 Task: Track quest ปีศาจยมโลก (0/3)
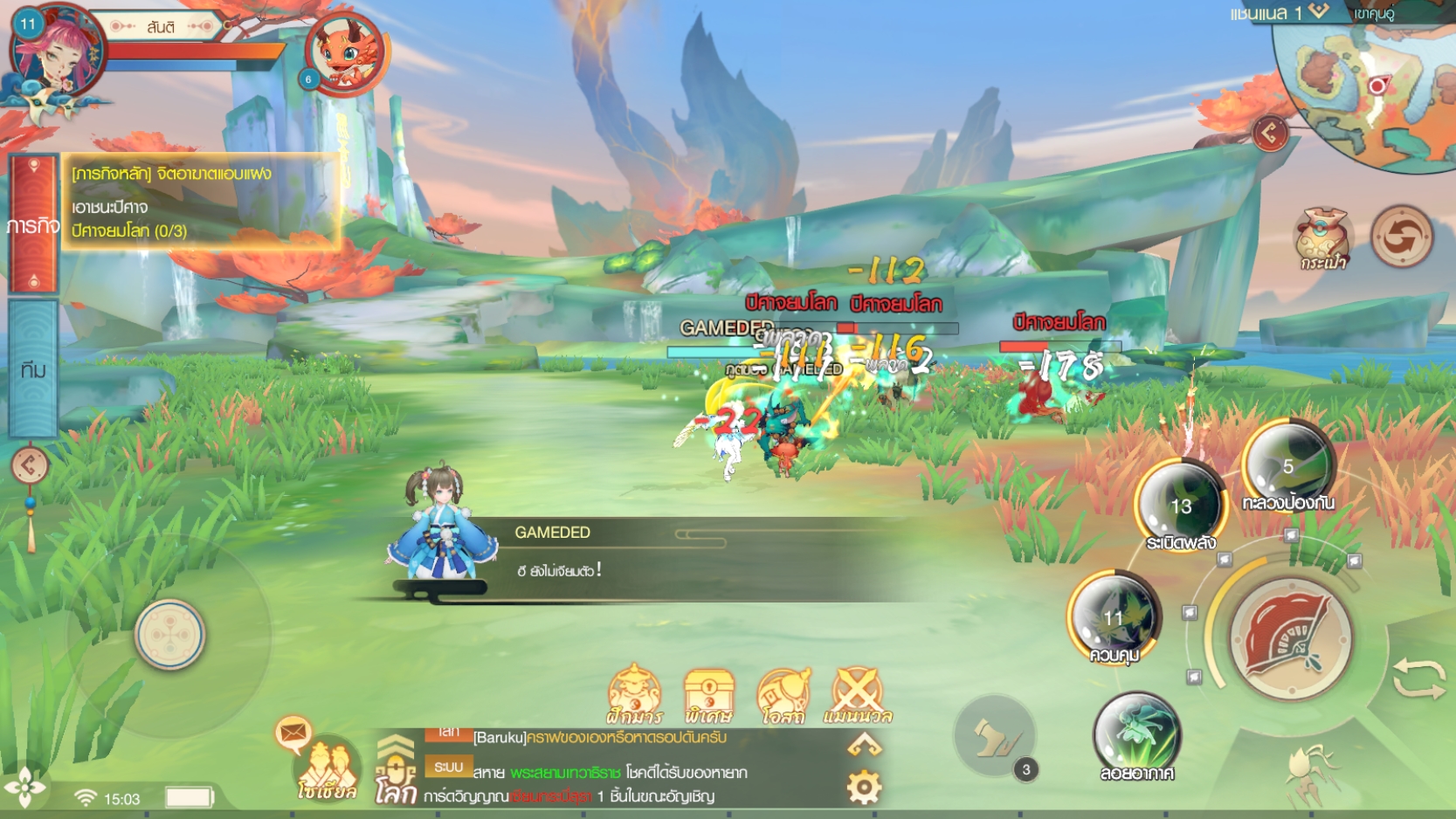[129, 232]
